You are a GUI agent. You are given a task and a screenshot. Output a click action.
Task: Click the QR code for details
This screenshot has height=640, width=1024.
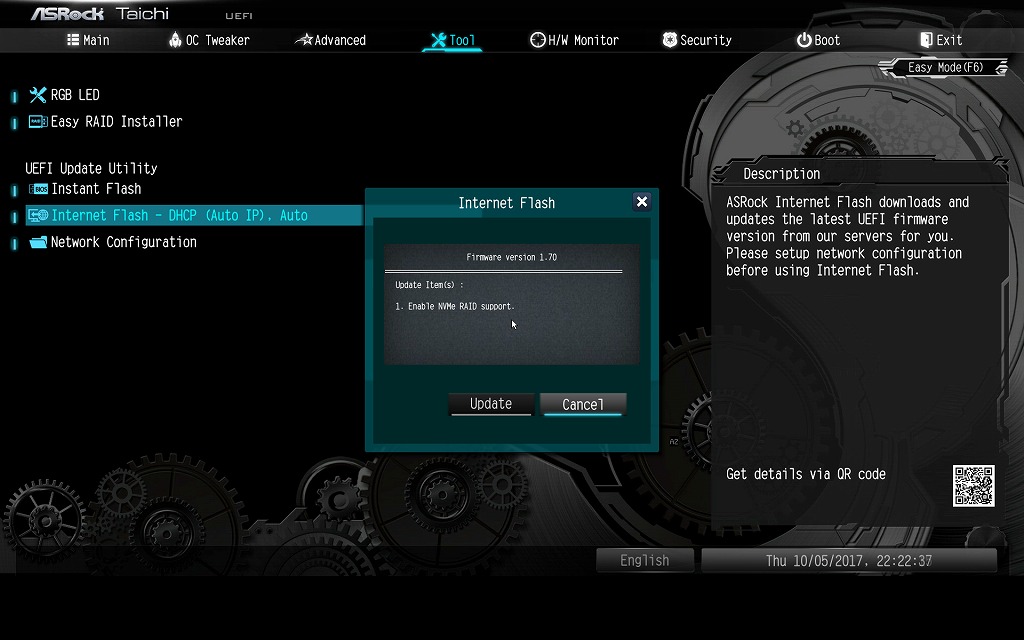click(x=973, y=485)
